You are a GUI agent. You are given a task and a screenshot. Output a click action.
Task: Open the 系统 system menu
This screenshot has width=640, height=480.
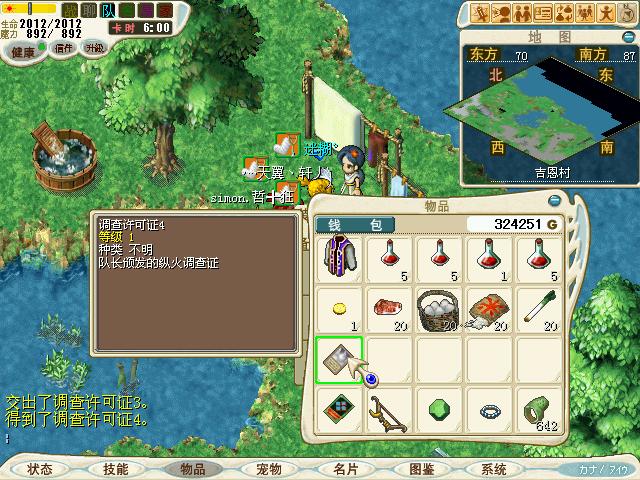tap(493, 469)
